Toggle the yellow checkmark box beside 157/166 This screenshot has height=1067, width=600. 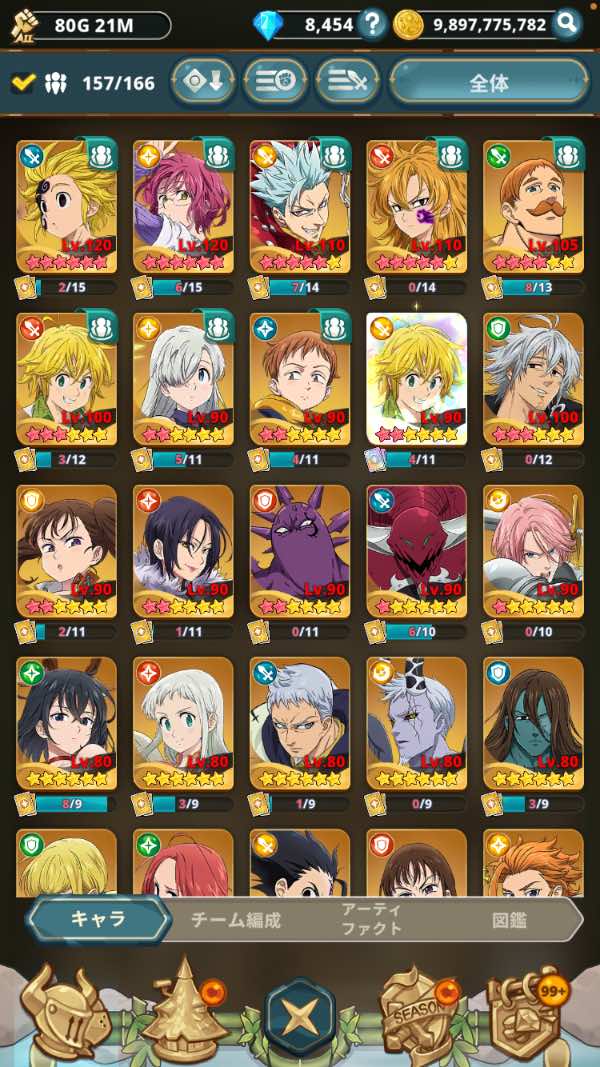(x=22, y=83)
